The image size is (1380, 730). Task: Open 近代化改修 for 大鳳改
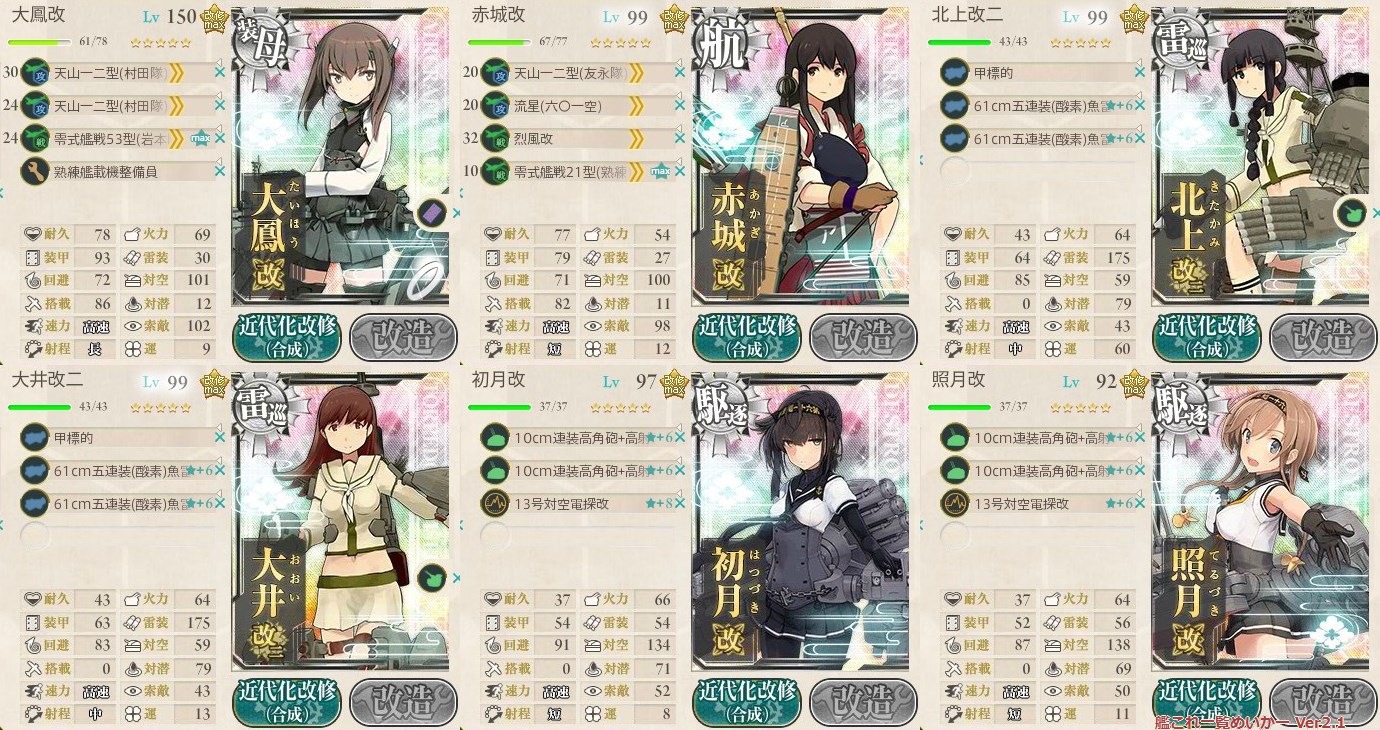286,338
